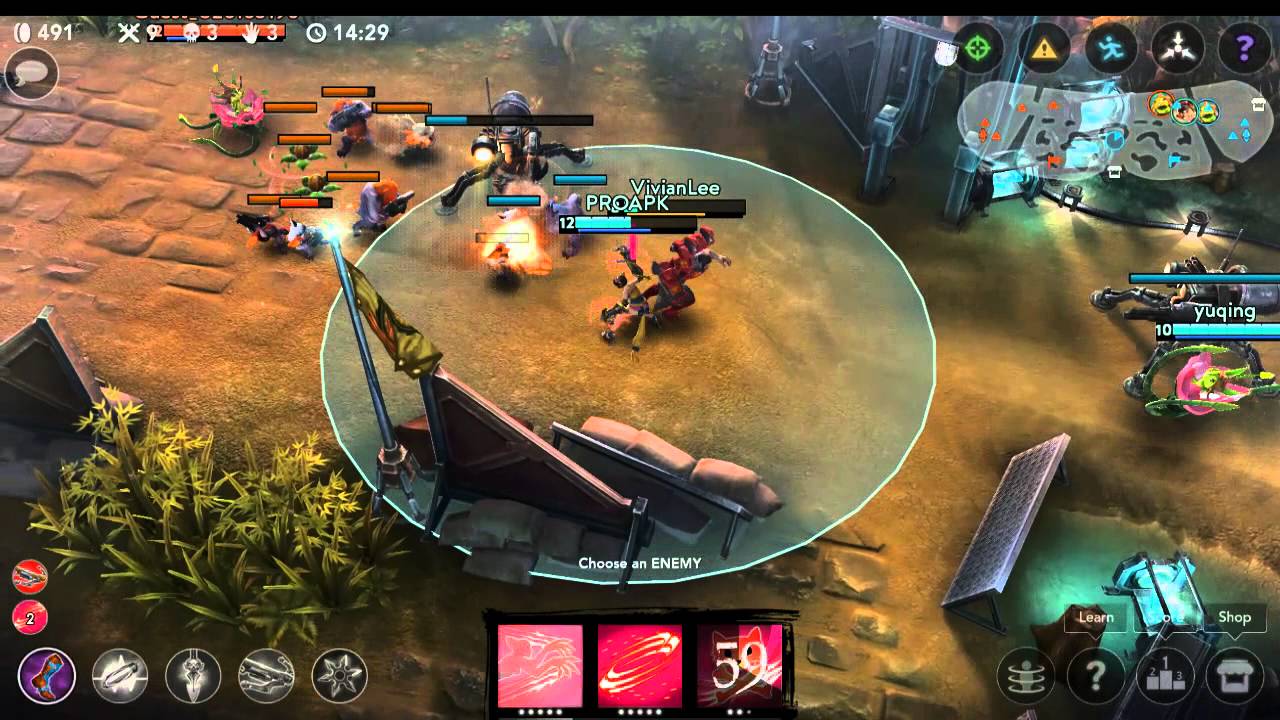The height and width of the screenshot is (720, 1280).
Task: Send the yellow warning triangle ping
Action: click(1044, 47)
